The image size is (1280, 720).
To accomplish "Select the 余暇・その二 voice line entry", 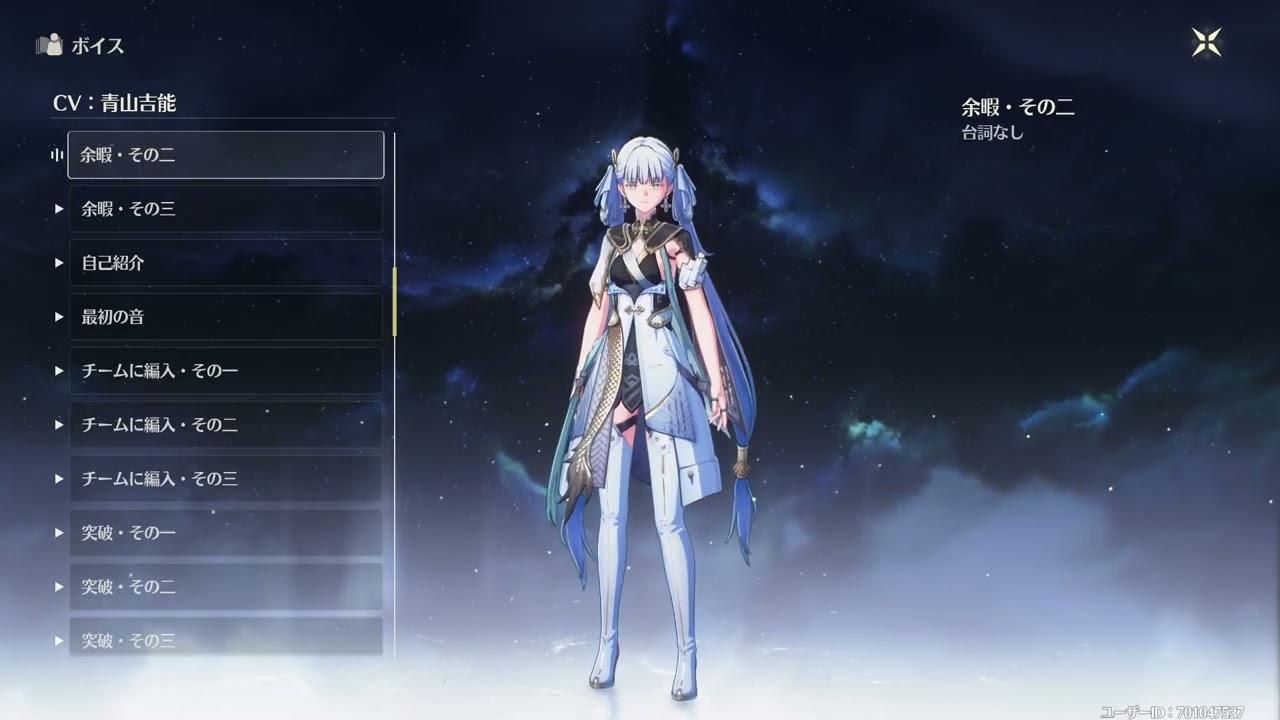I will 226,154.
